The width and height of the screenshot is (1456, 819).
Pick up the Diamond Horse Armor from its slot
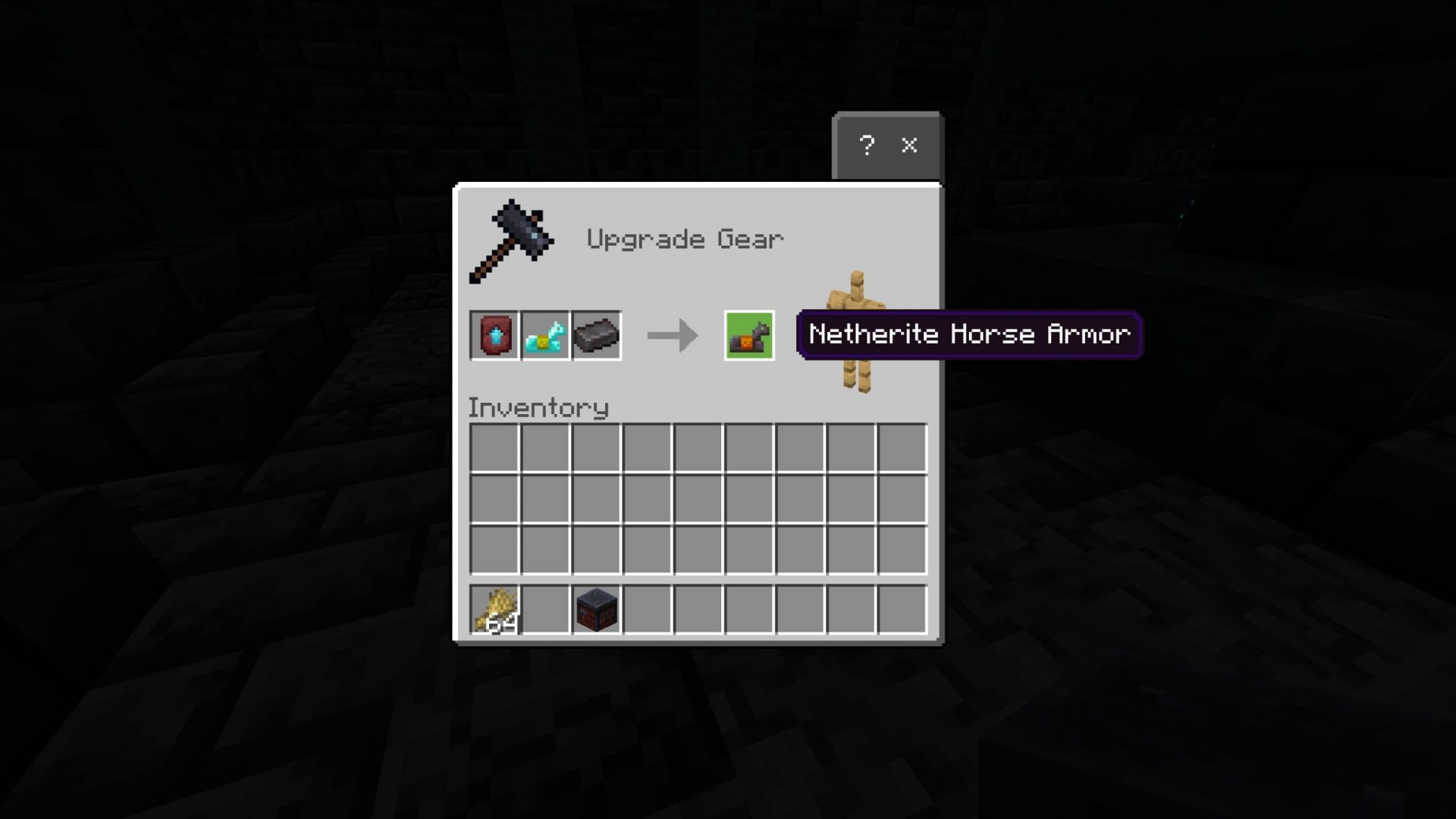coord(545,334)
